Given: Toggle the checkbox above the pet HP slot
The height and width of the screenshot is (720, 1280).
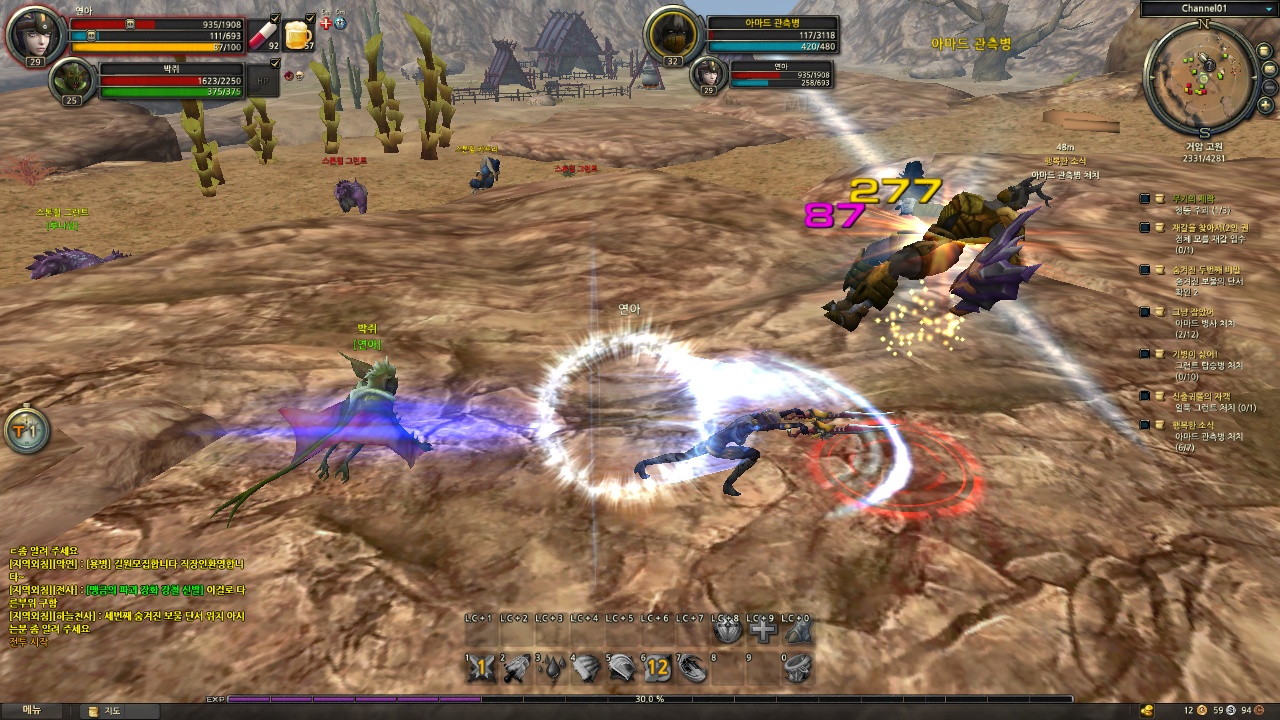Looking at the screenshot, I should tap(274, 63).
